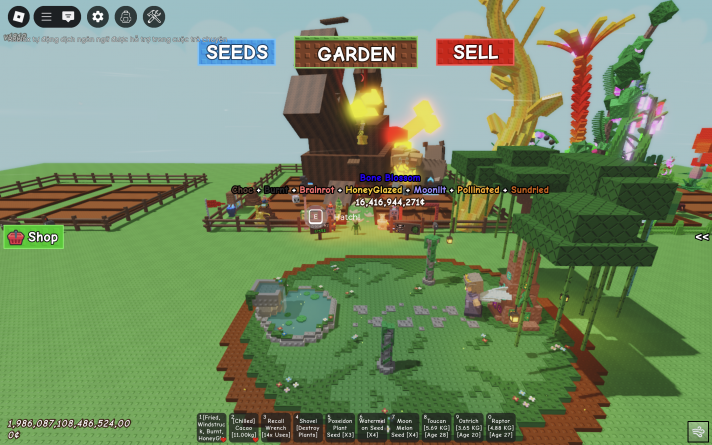Equip the Moon Melon Seed slot
712x445 pixels.
[404, 428]
